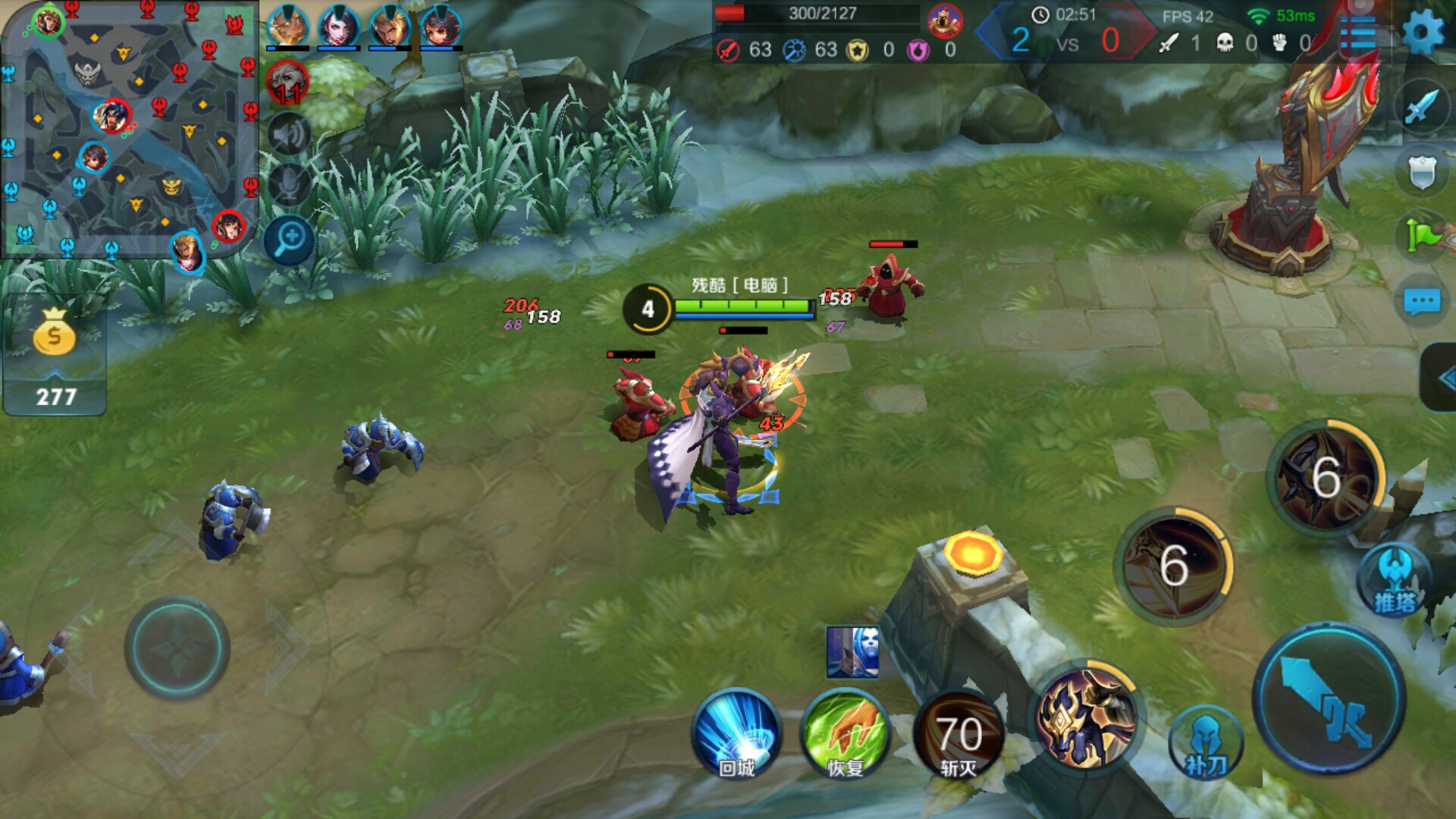Image resolution: width=1456 pixels, height=819 pixels.
Task: Open the settings gear menu
Action: (1422, 33)
